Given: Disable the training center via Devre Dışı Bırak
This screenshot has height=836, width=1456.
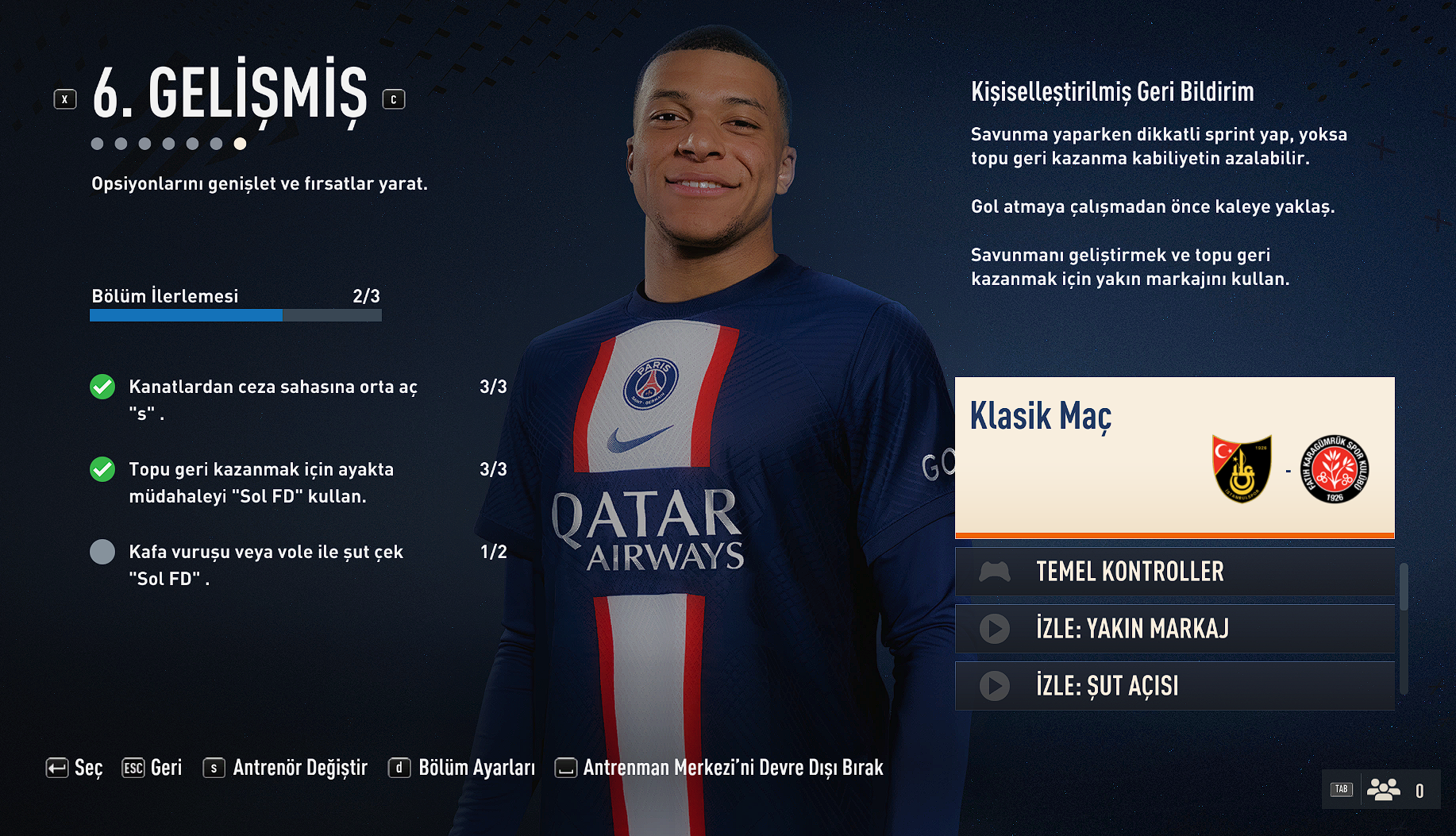Looking at the screenshot, I should 718,768.
